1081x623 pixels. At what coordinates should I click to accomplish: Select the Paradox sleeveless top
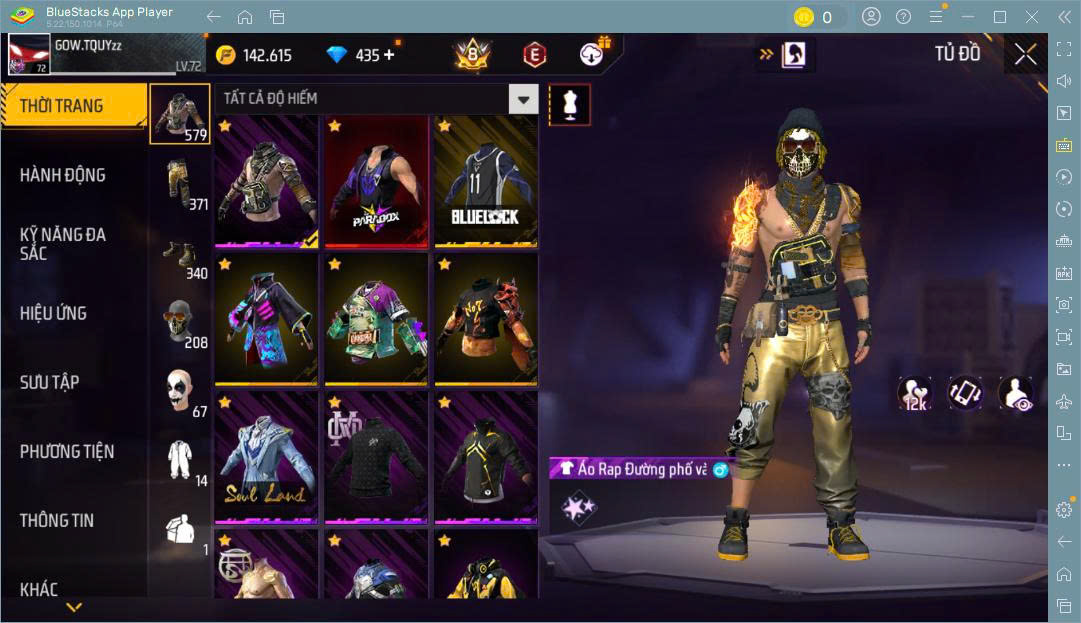(x=376, y=181)
